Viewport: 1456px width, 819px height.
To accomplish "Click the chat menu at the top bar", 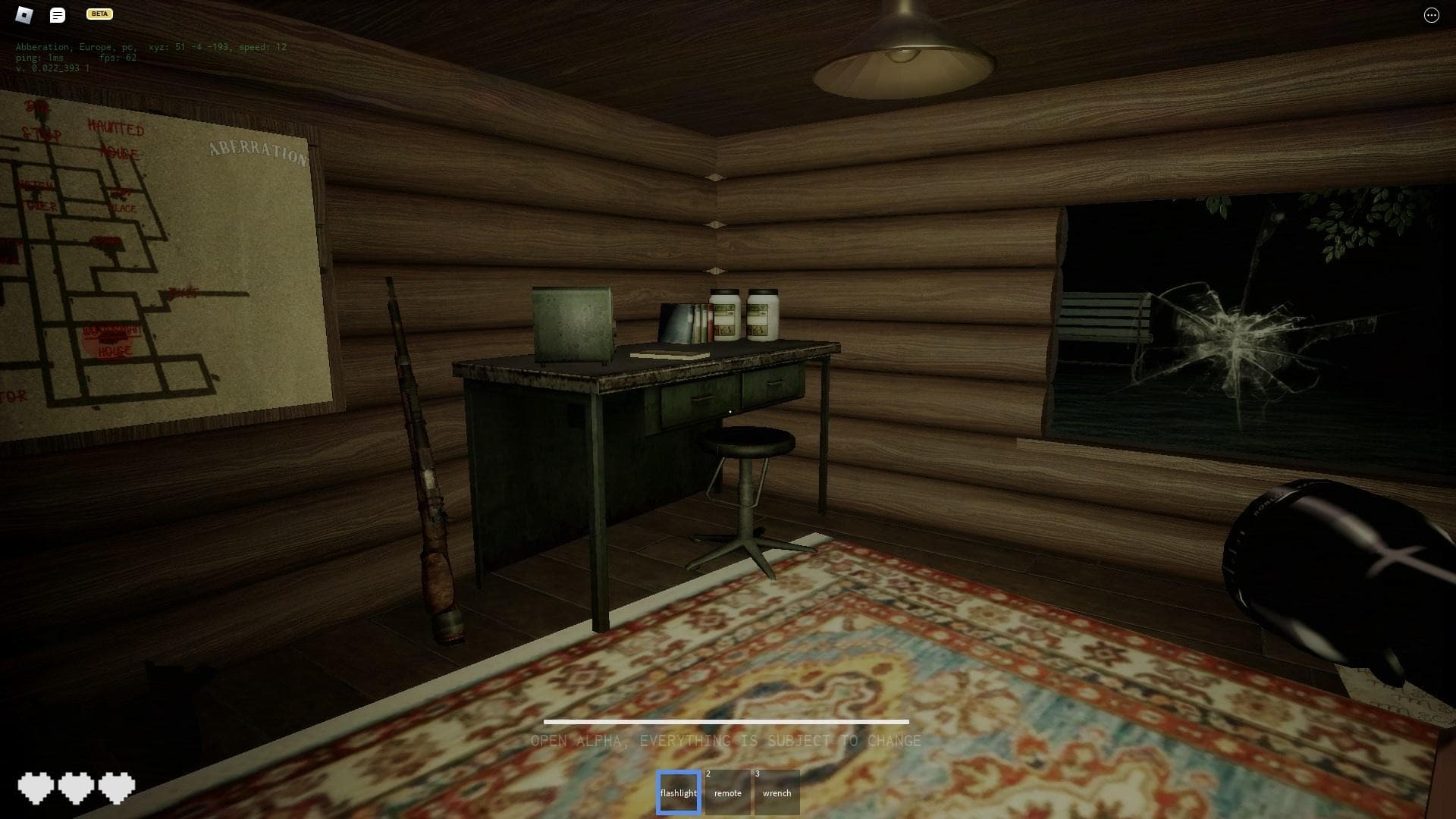I will [57, 14].
